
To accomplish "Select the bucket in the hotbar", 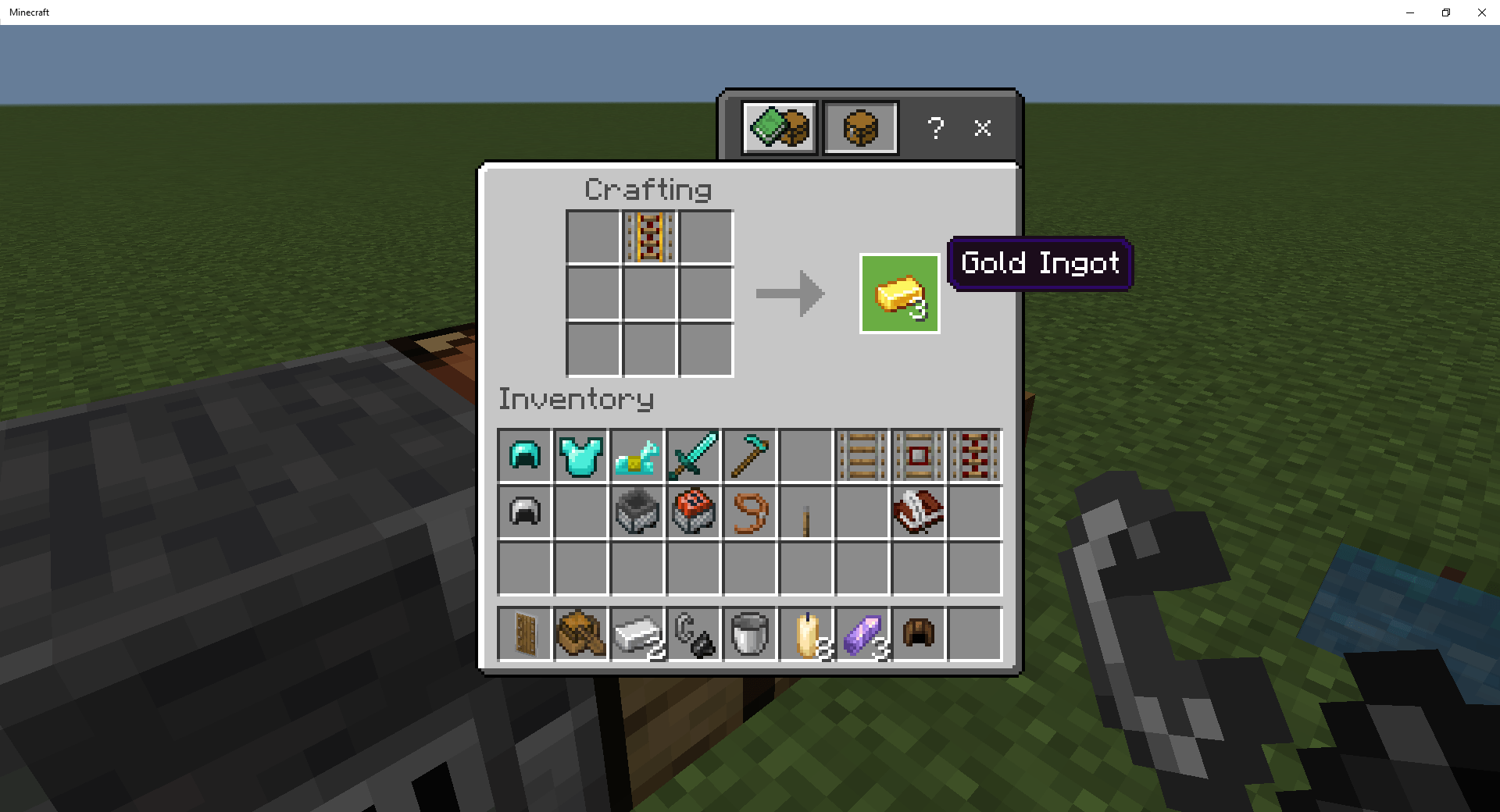I will (x=748, y=635).
